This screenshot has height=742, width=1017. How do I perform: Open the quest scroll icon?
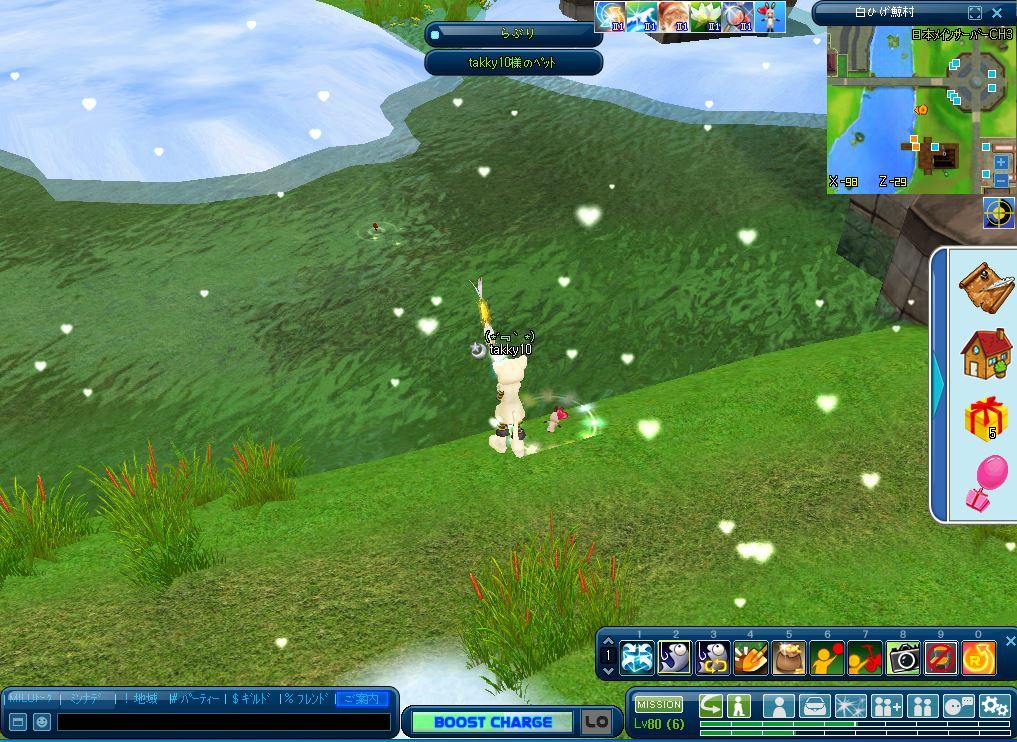[985, 287]
